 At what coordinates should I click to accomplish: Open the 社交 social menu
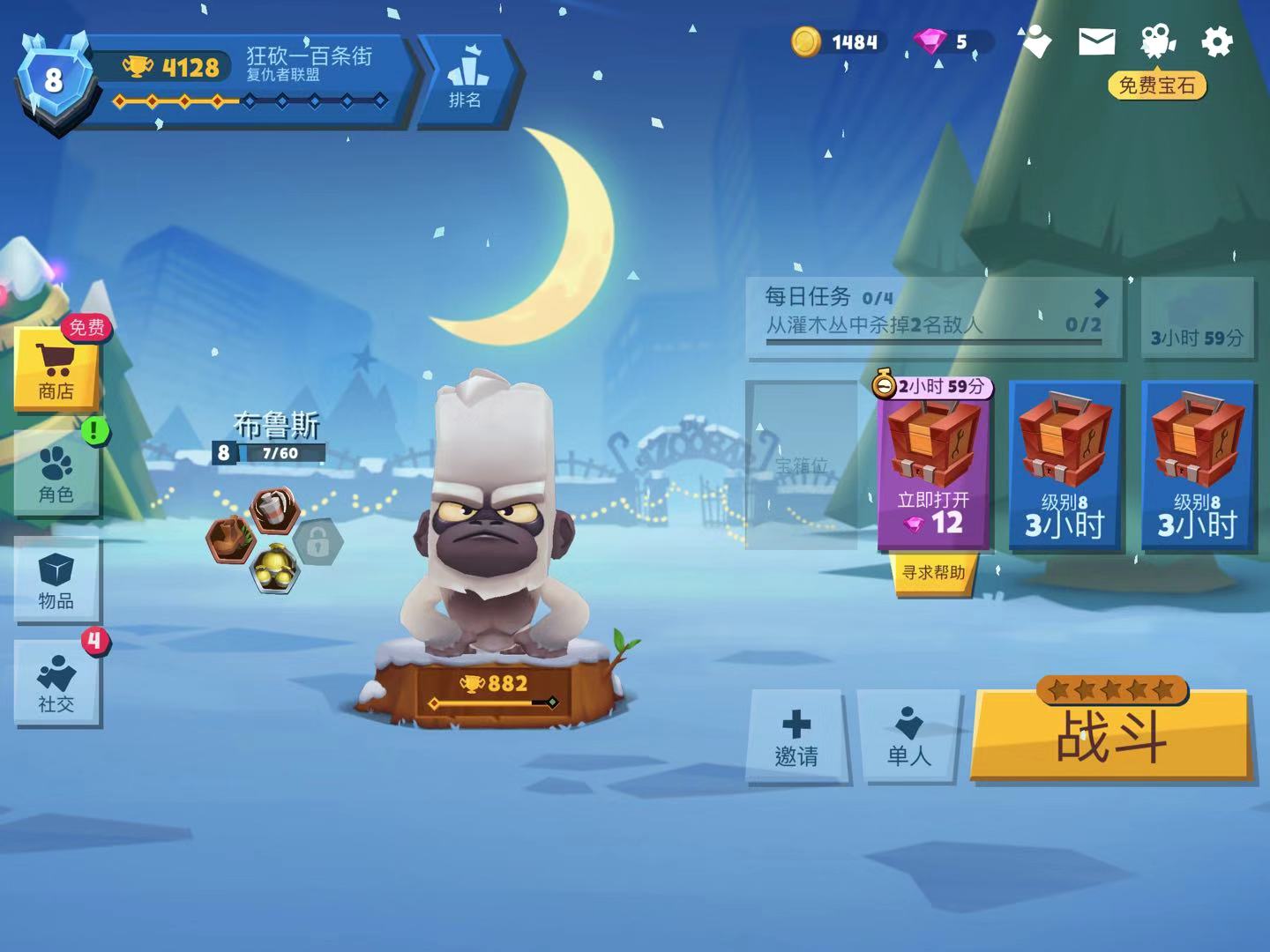pyautogui.click(x=56, y=683)
